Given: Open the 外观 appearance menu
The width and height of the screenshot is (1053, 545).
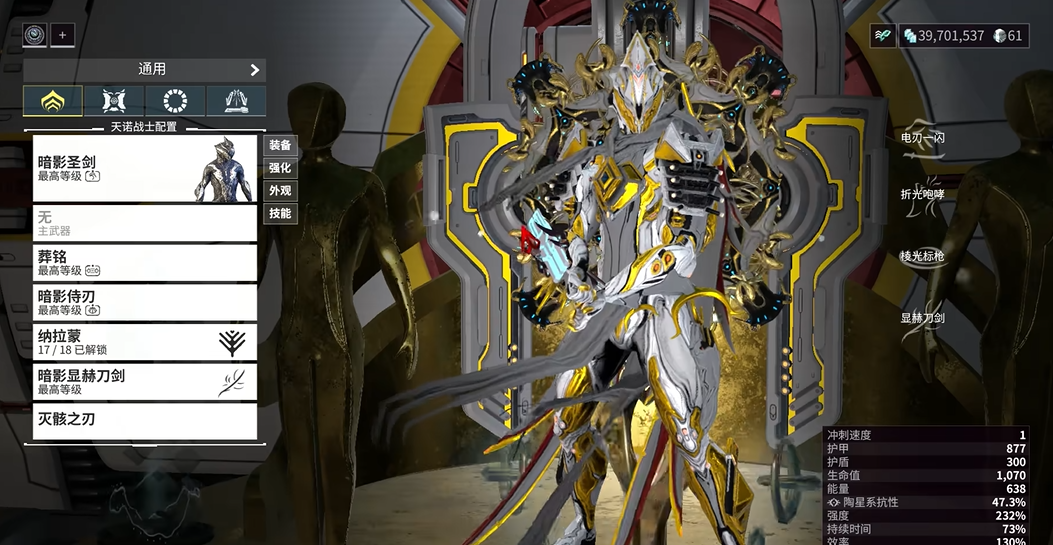Looking at the screenshot, I should click(x=280, y=190).
